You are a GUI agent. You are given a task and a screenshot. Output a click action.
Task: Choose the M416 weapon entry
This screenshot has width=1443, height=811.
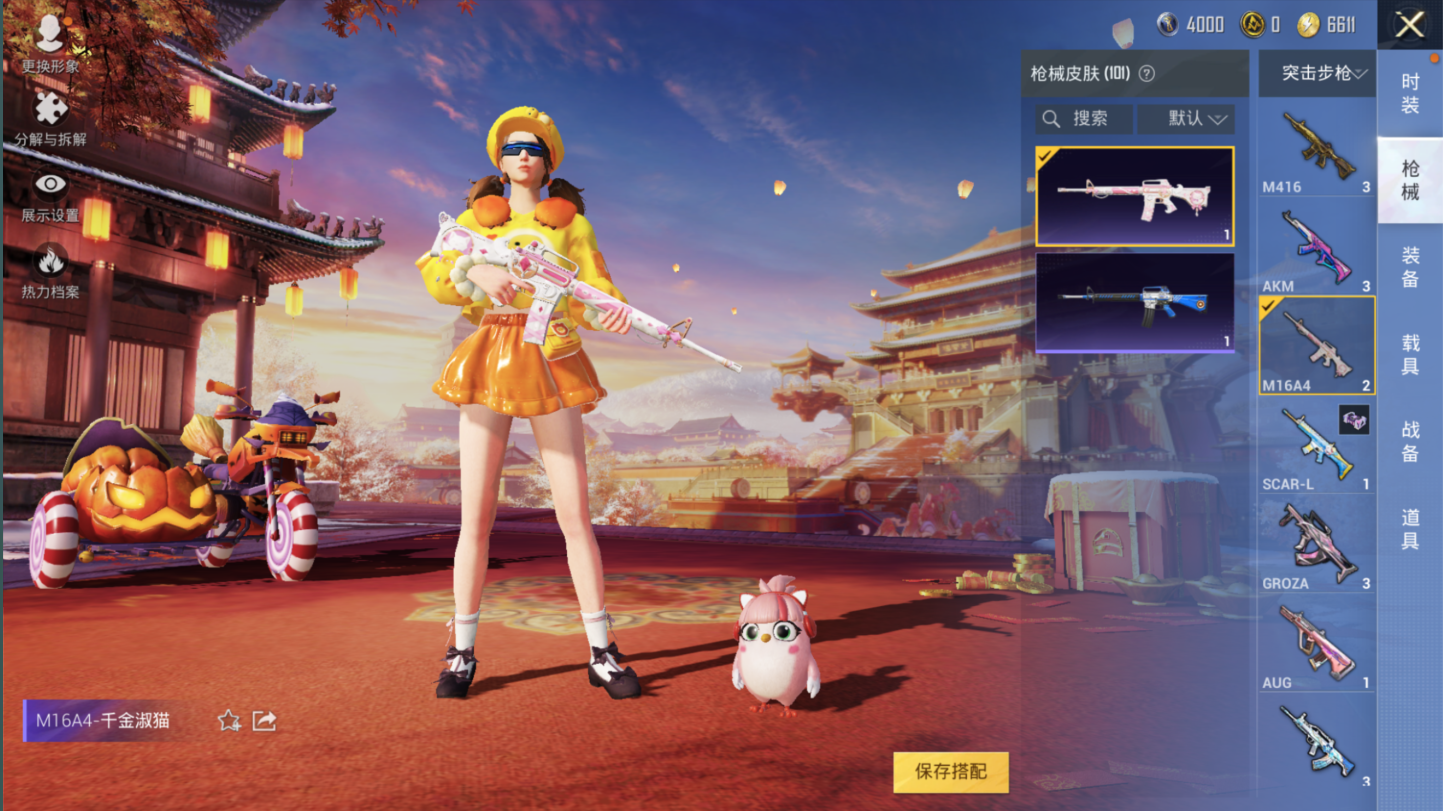[1316, 150]
